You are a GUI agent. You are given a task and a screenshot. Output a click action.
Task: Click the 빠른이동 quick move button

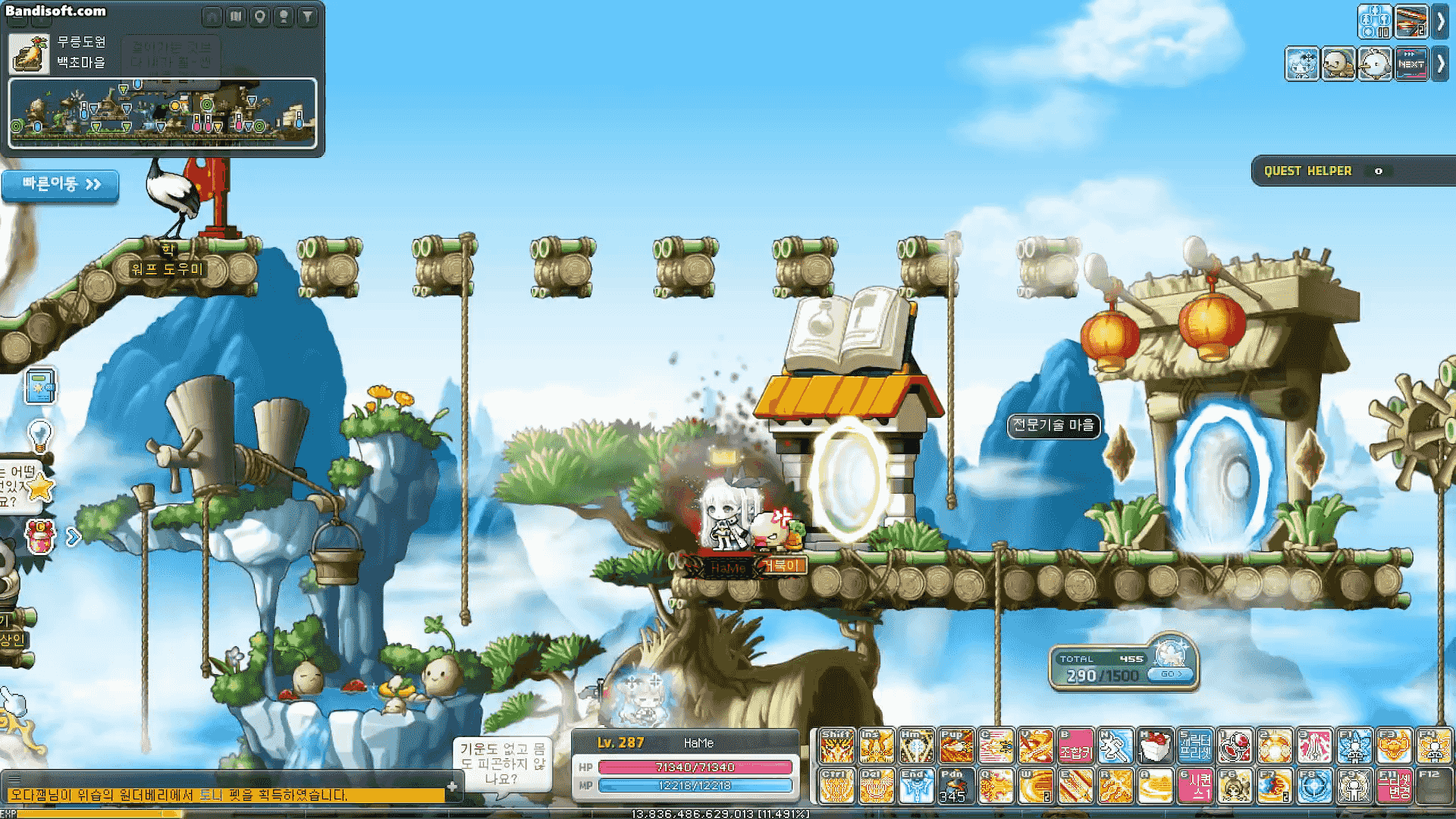pos(61,184)
